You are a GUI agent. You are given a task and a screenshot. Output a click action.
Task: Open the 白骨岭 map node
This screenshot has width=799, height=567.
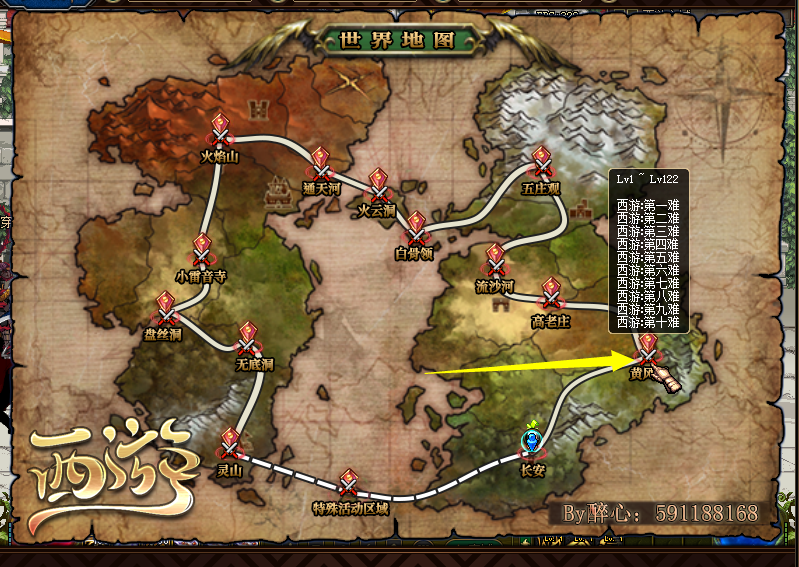click(x=416, y=231)
